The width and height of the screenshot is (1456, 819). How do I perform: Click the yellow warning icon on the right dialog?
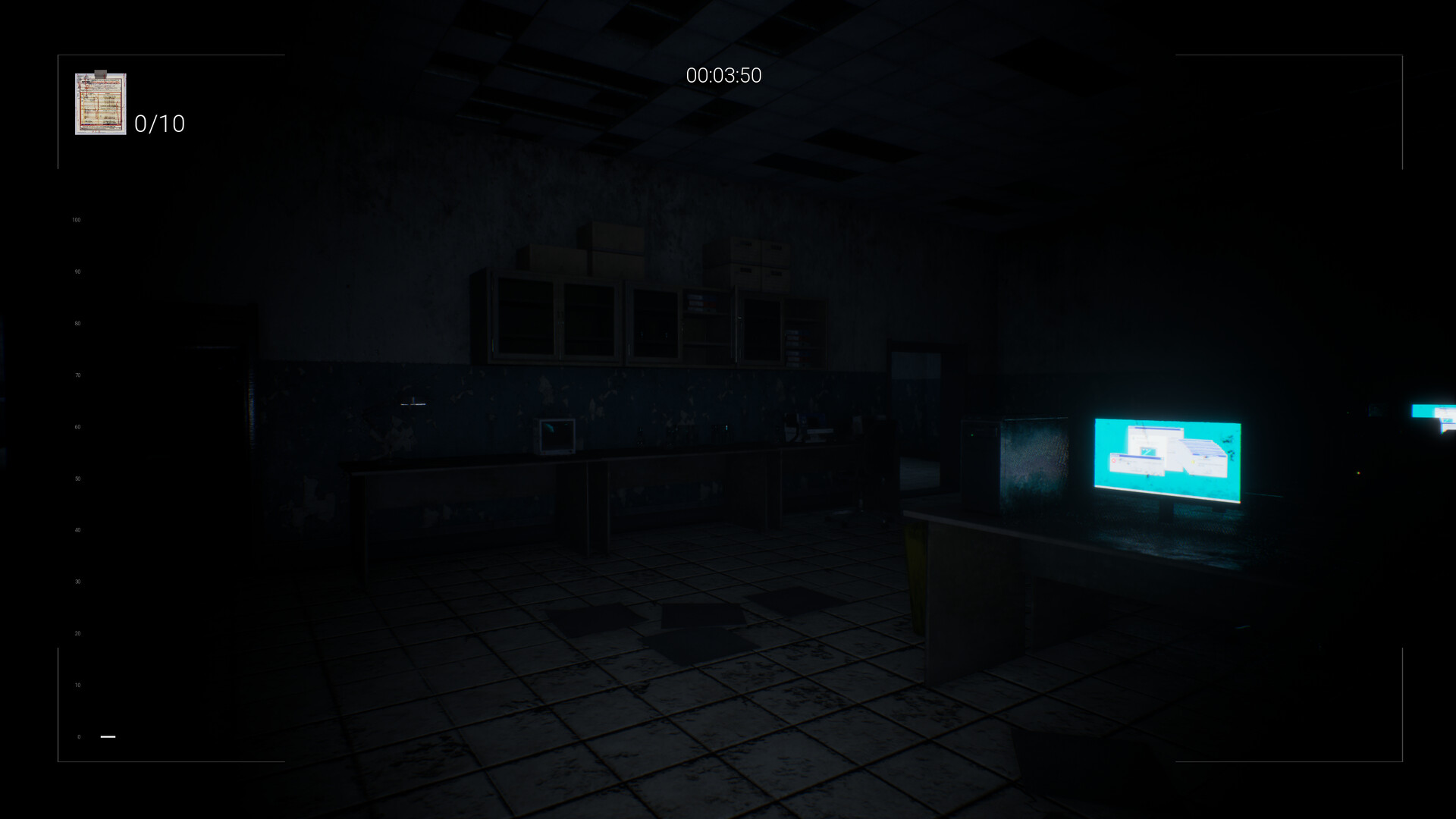tap(1193, 462)
